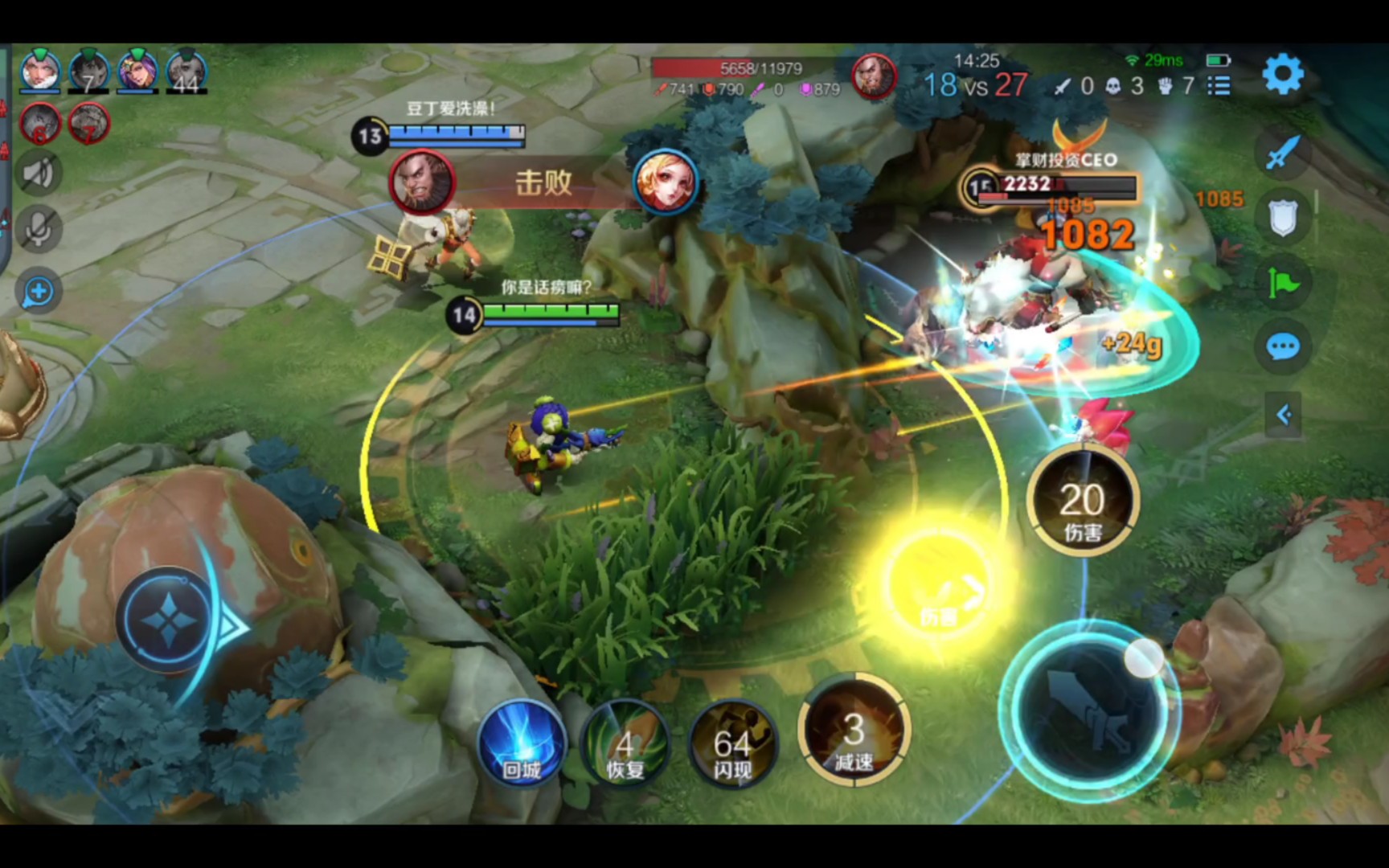The image size is (1389, 868).
Task: Toggle the muted microphone icon
Action: click(x=38, y=231)
